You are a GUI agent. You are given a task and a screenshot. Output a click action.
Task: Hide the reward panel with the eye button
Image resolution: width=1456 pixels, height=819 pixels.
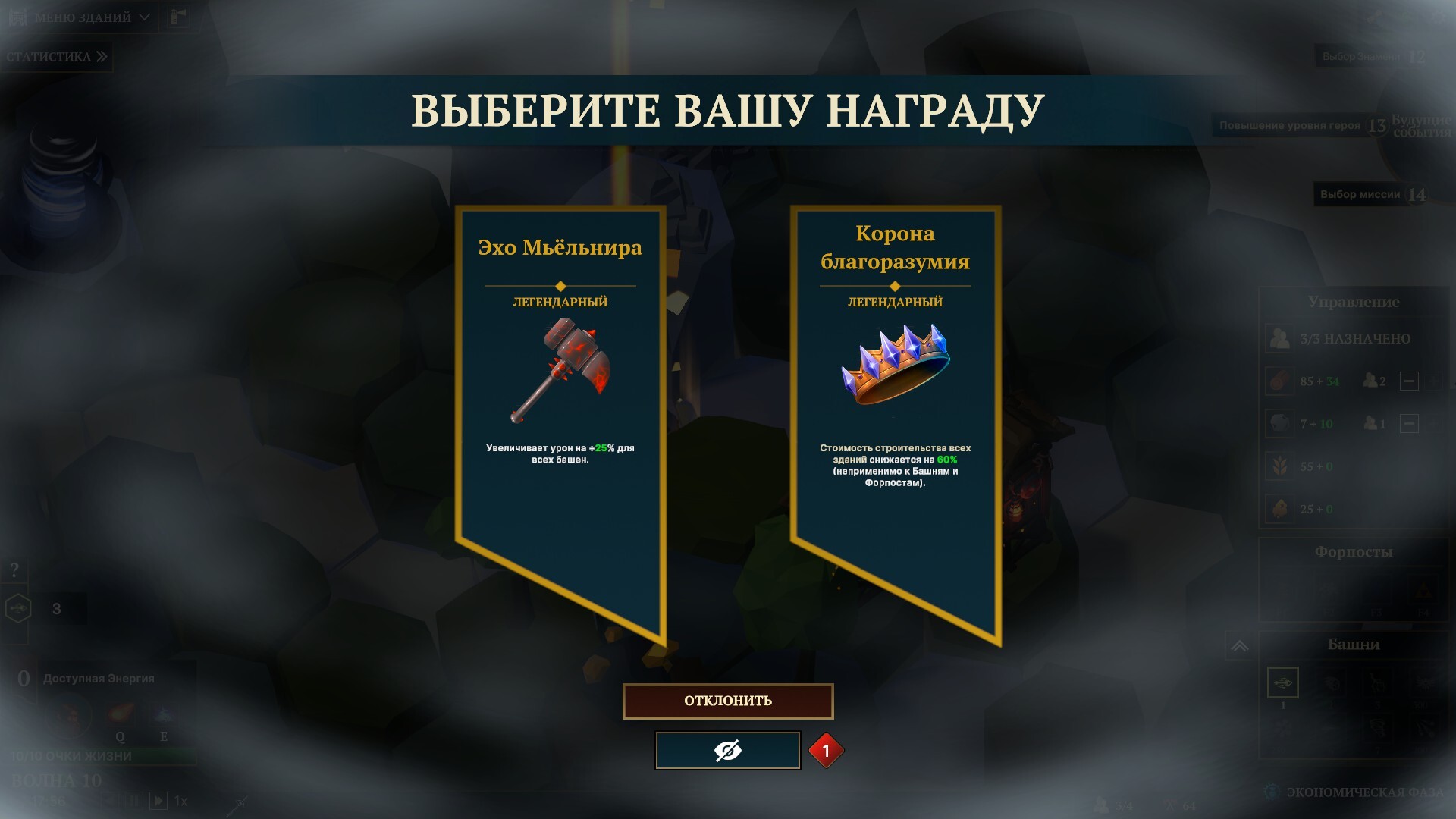pos(727,751)
